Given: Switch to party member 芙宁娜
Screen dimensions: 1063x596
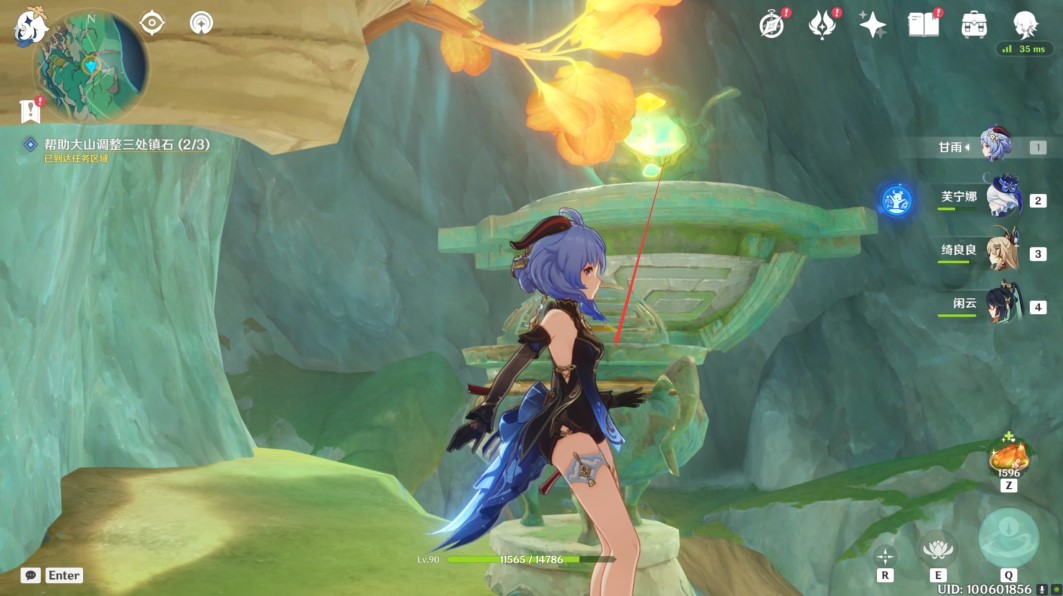Looking at the screenshot, I should [1001, 198].
